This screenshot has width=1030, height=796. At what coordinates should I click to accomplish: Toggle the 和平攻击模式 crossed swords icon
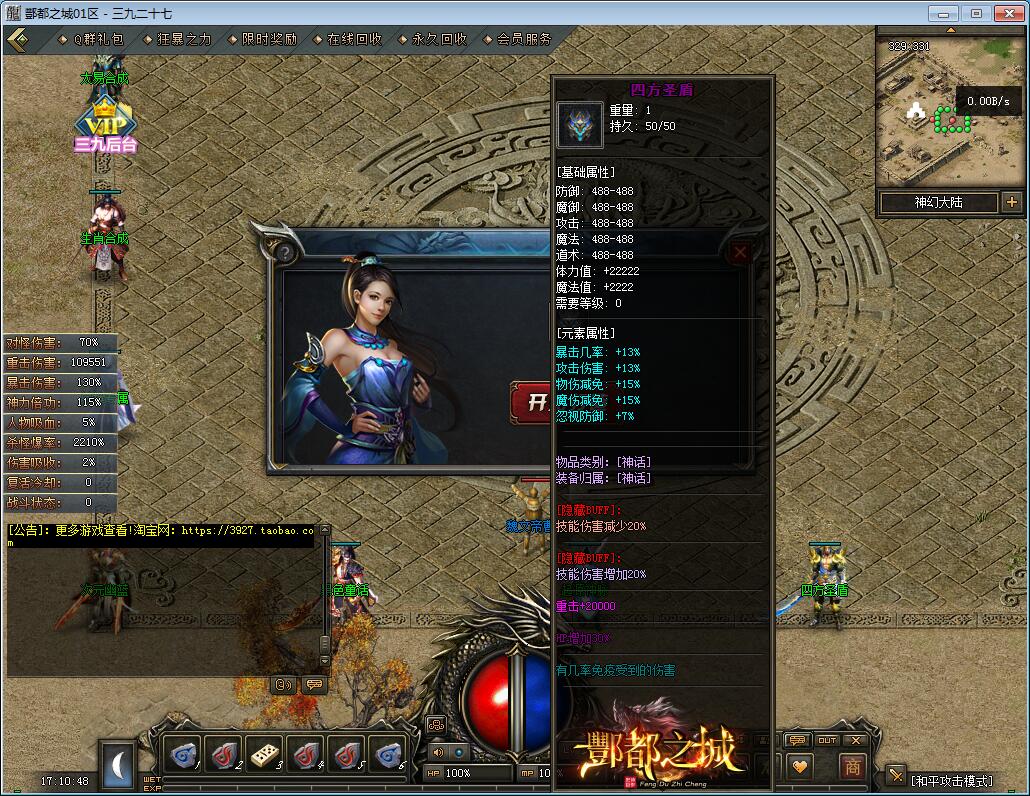coord(895,774)
